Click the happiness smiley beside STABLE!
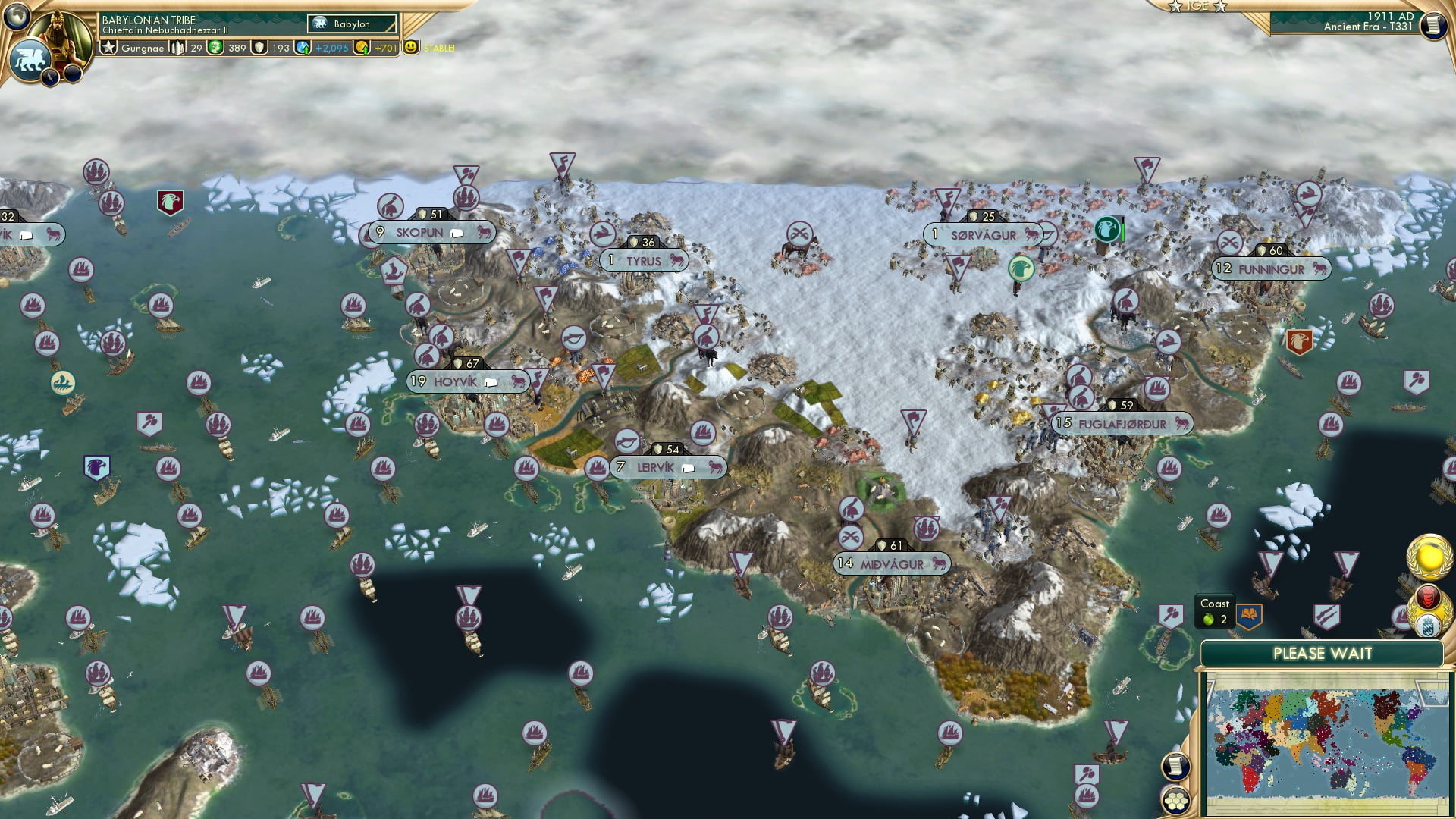The width and height of the screenshot is (1456, 819). 409,48
